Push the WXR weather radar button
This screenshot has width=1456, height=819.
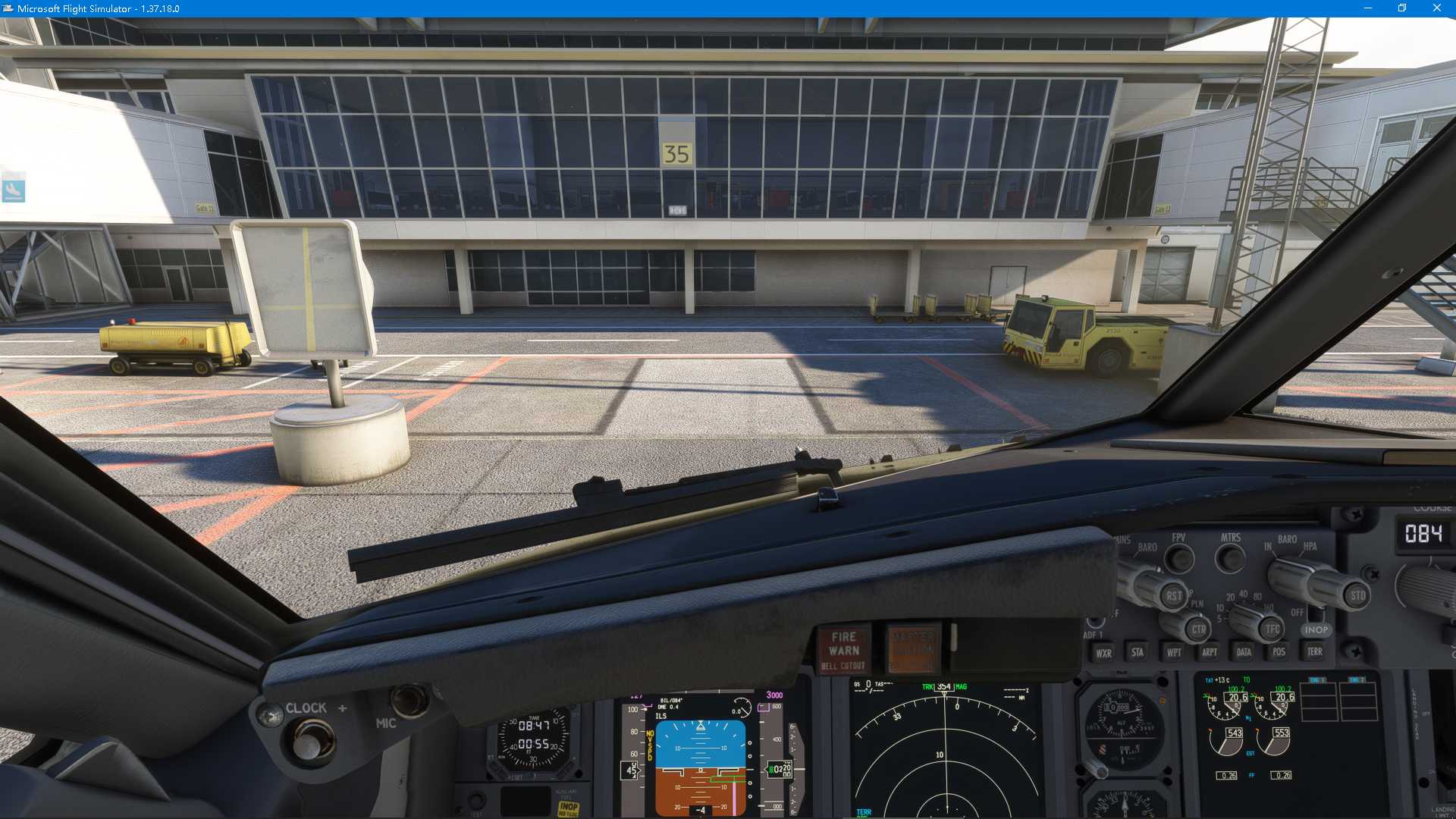click(1103, 653)
